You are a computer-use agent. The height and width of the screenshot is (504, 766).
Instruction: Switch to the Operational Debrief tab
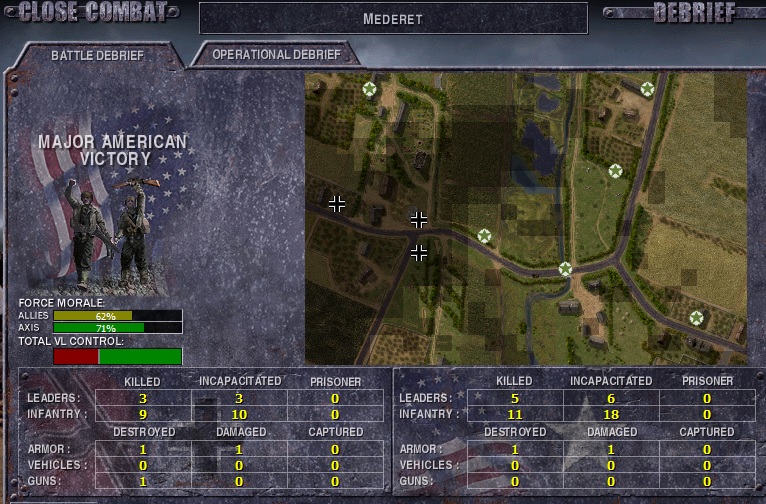pyautogui.click(x=276, y=55)
